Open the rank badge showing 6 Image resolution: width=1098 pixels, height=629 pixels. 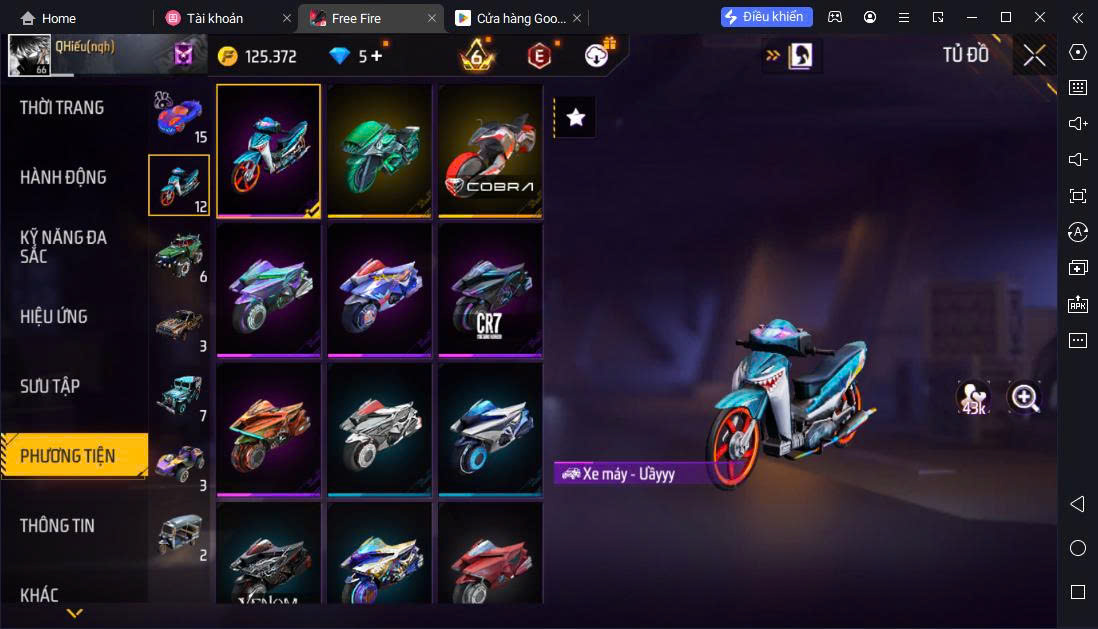pyautogui.click(x=477, y=56)
